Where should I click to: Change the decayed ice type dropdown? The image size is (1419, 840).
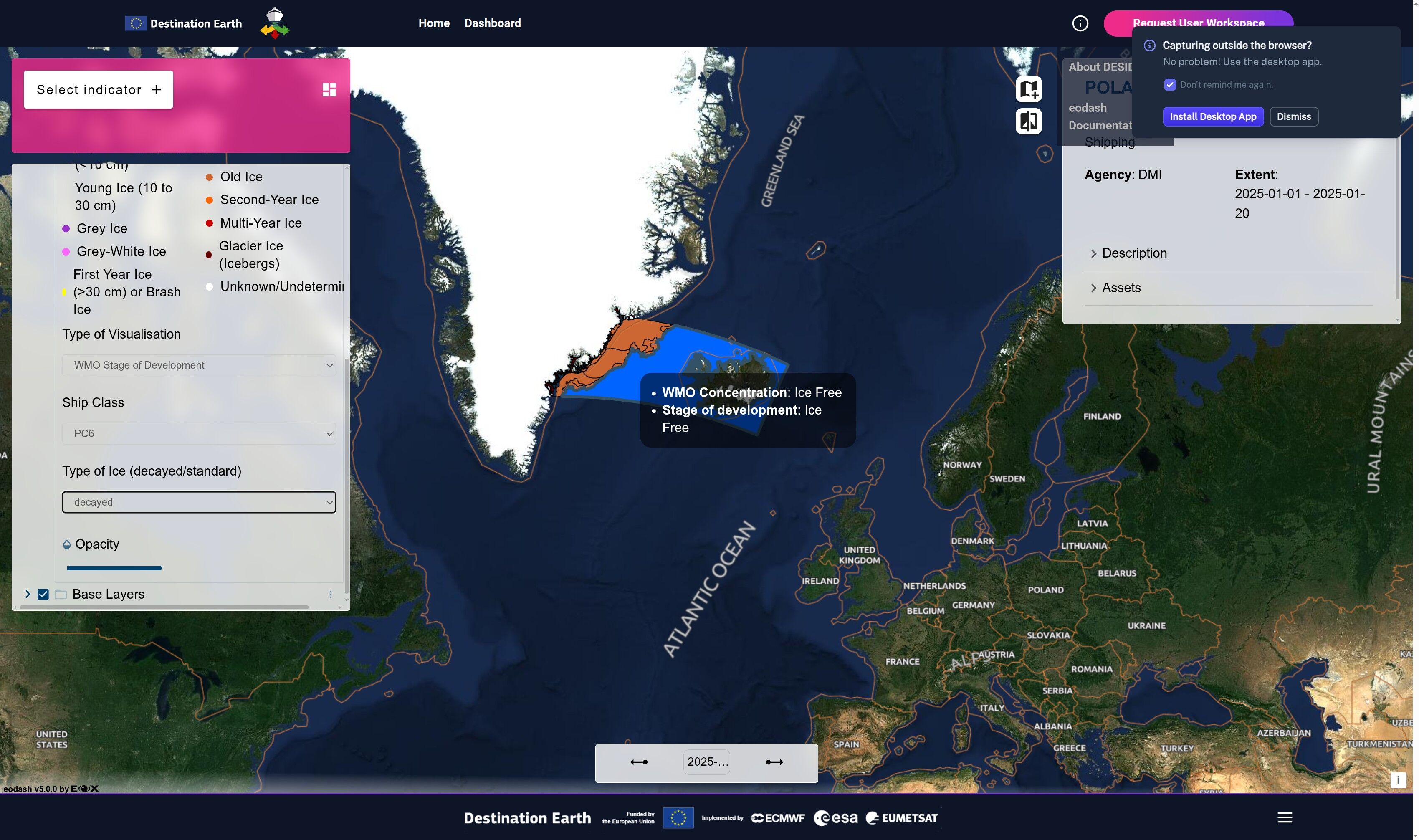coord(199,502)
